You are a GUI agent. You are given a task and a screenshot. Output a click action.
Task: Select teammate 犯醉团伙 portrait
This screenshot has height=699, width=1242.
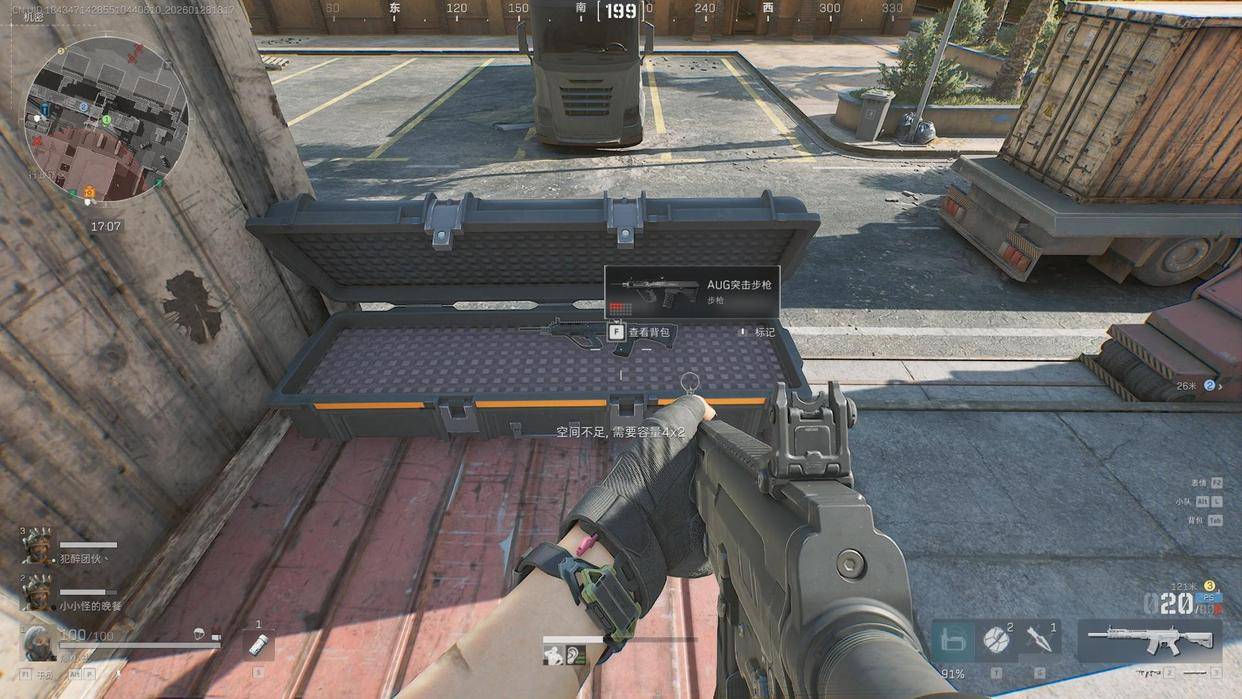coord(37,545)
